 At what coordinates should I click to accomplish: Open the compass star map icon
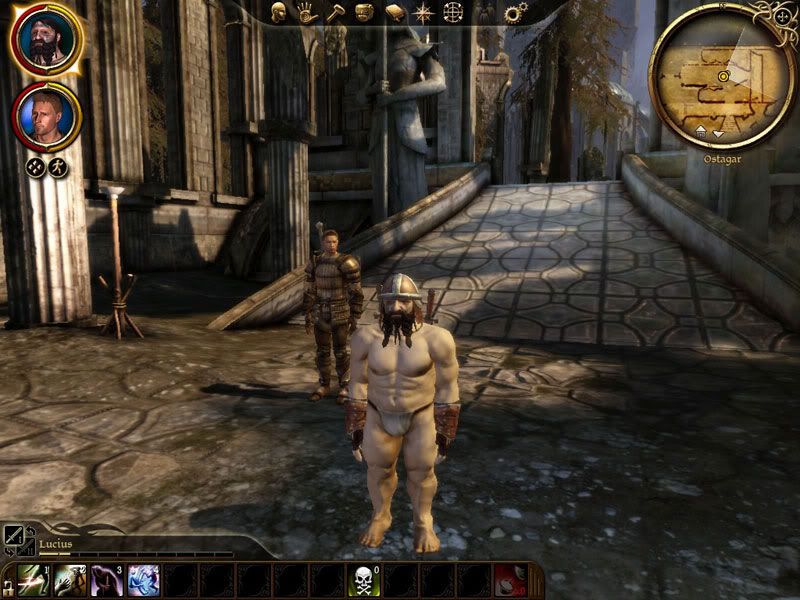(424, 12)
